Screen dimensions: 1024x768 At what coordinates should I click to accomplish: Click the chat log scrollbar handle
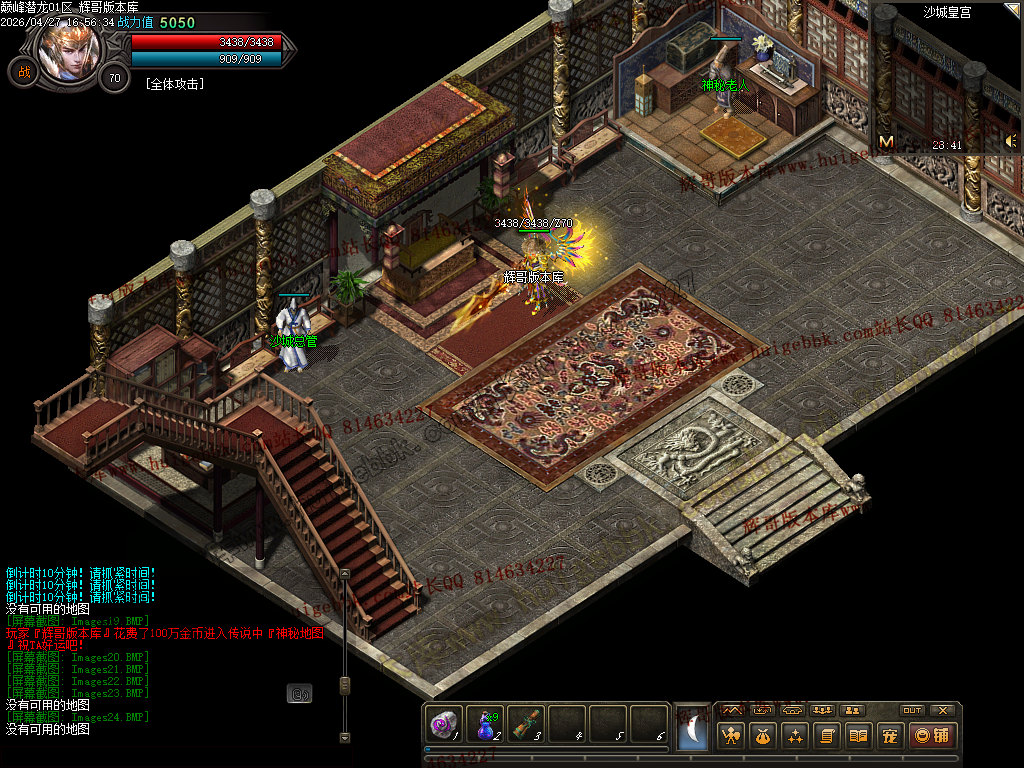tap(344, 685)
